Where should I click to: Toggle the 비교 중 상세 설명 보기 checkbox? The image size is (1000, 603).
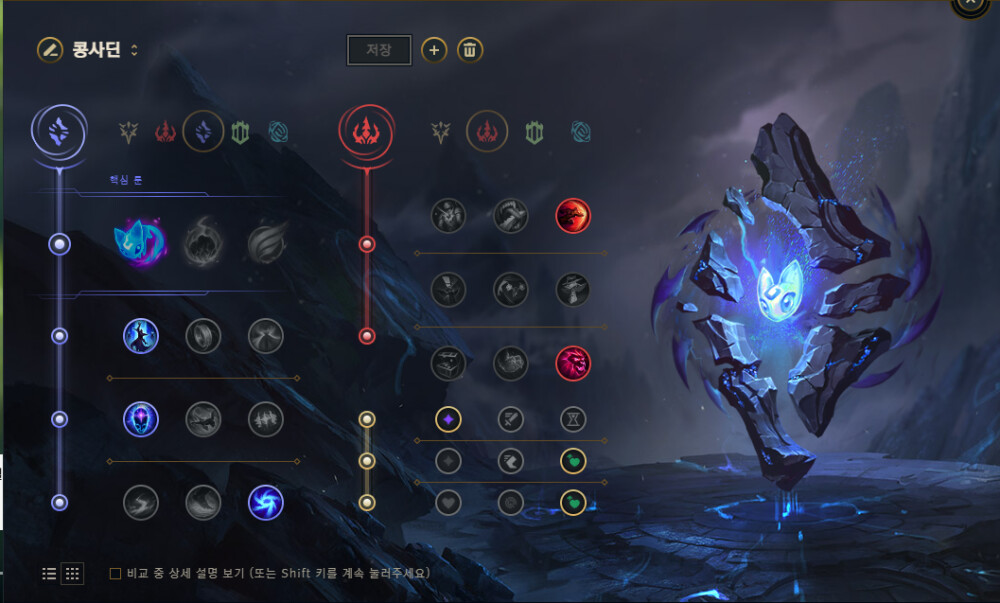click(115, 574)
